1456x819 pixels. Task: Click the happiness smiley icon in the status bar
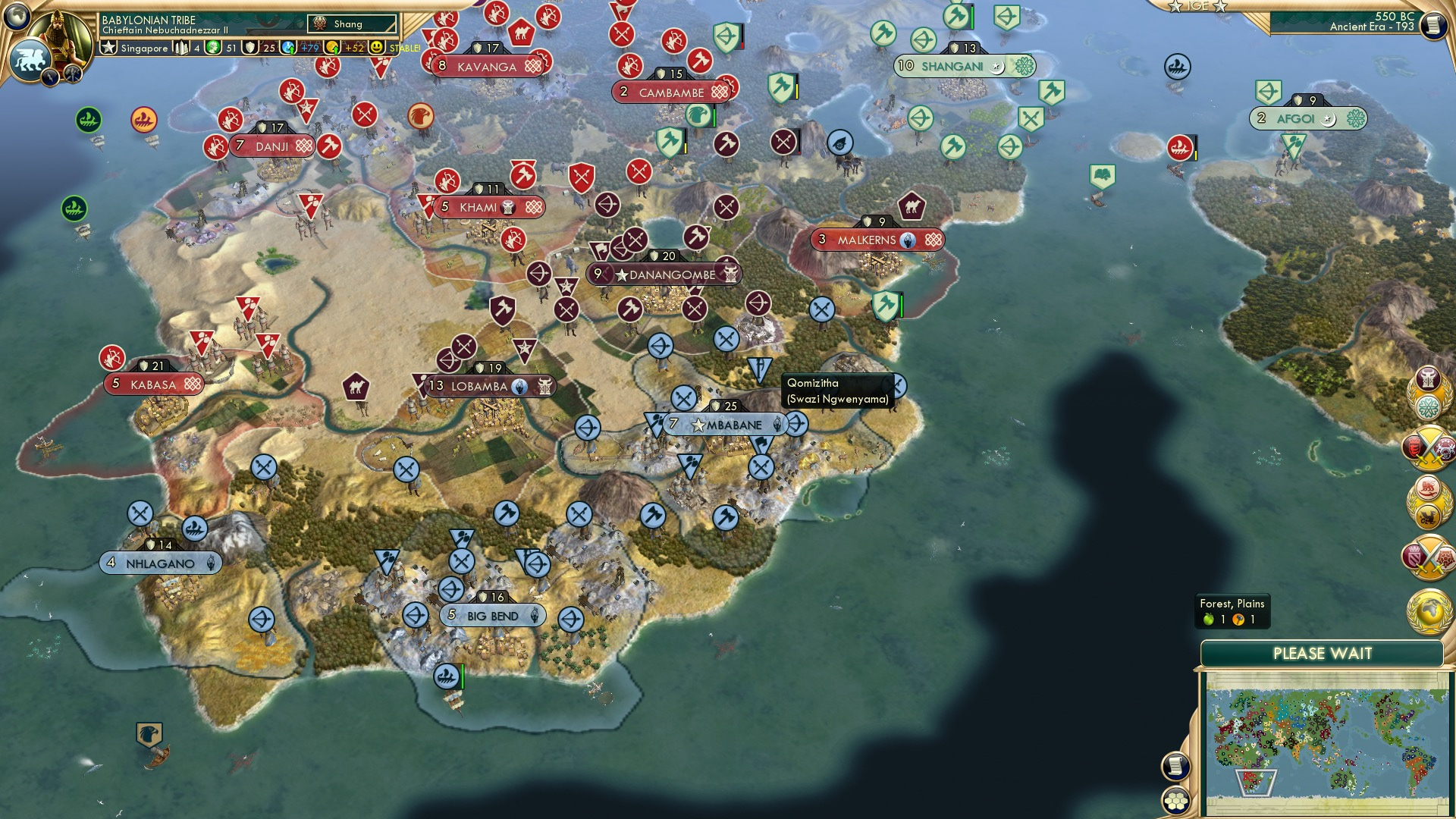[377, 47]
